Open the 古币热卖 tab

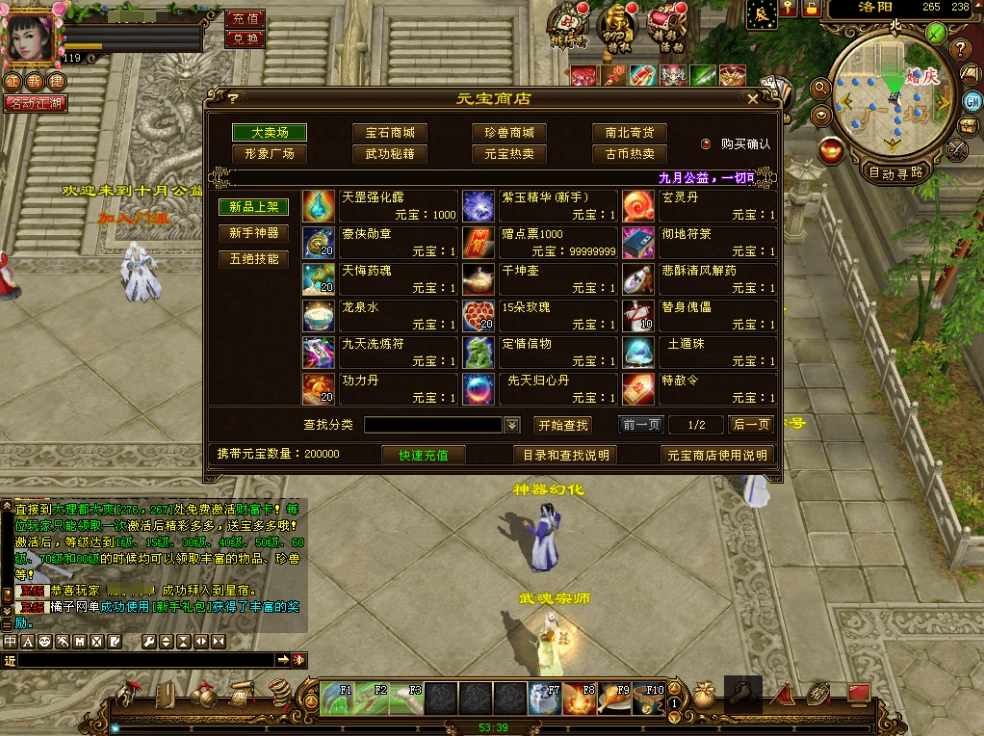(629, 154)
